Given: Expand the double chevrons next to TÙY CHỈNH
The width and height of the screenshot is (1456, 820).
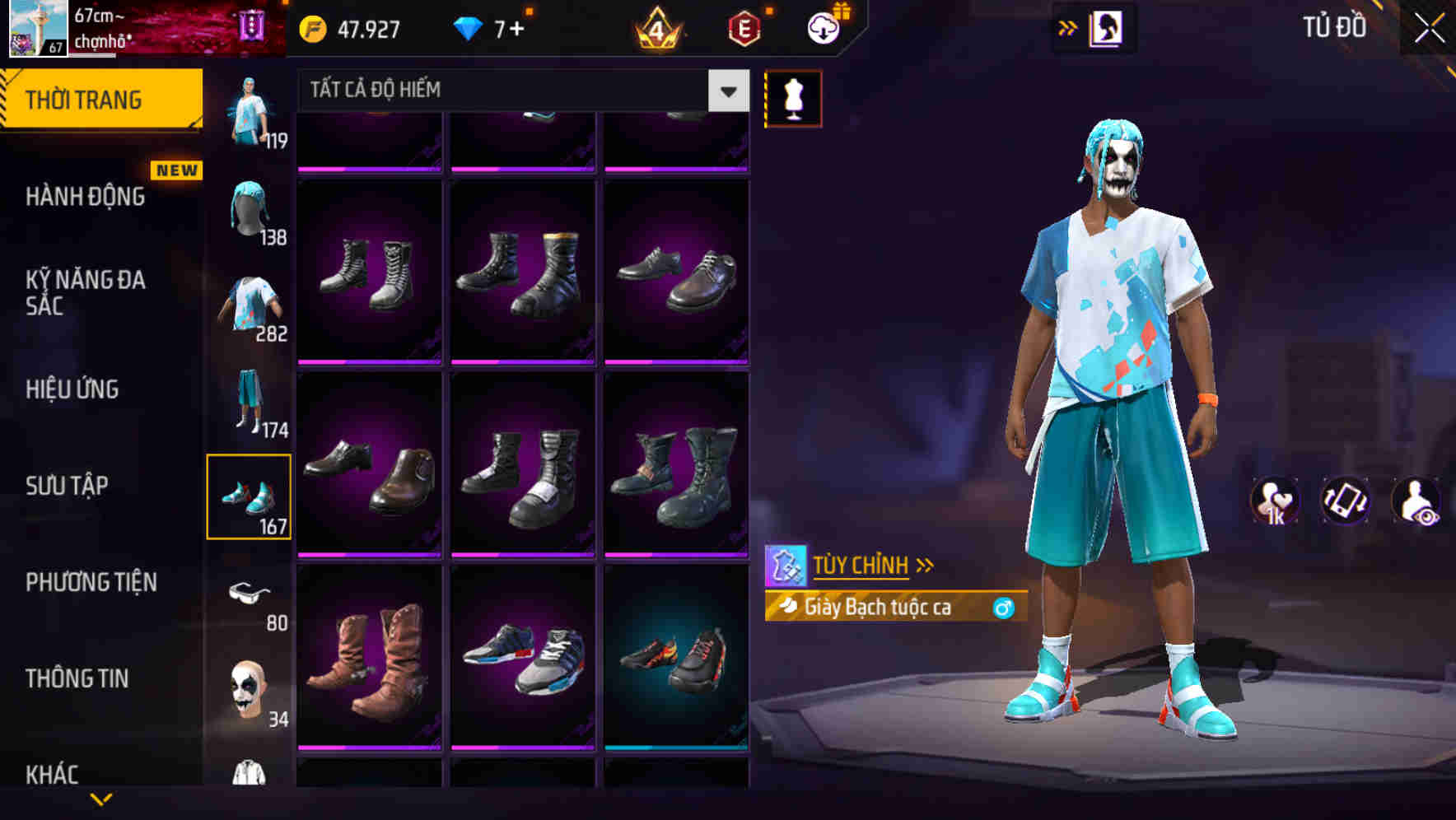Looking at the screenshot, I should (x=926, y=564).
